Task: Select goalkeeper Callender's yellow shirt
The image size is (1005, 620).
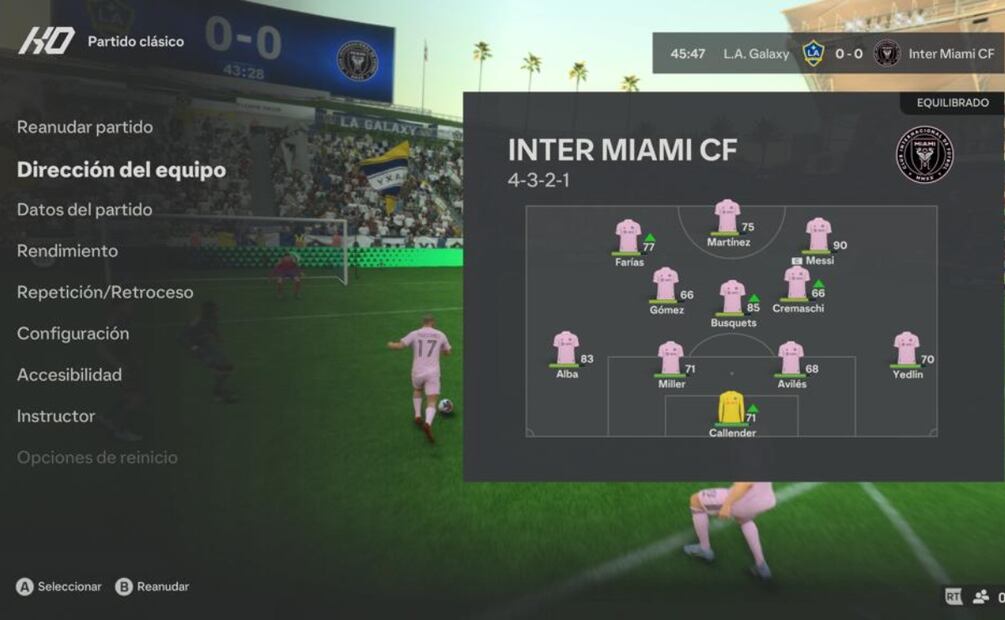Action: pyautogui.click(x=731, y=407)
